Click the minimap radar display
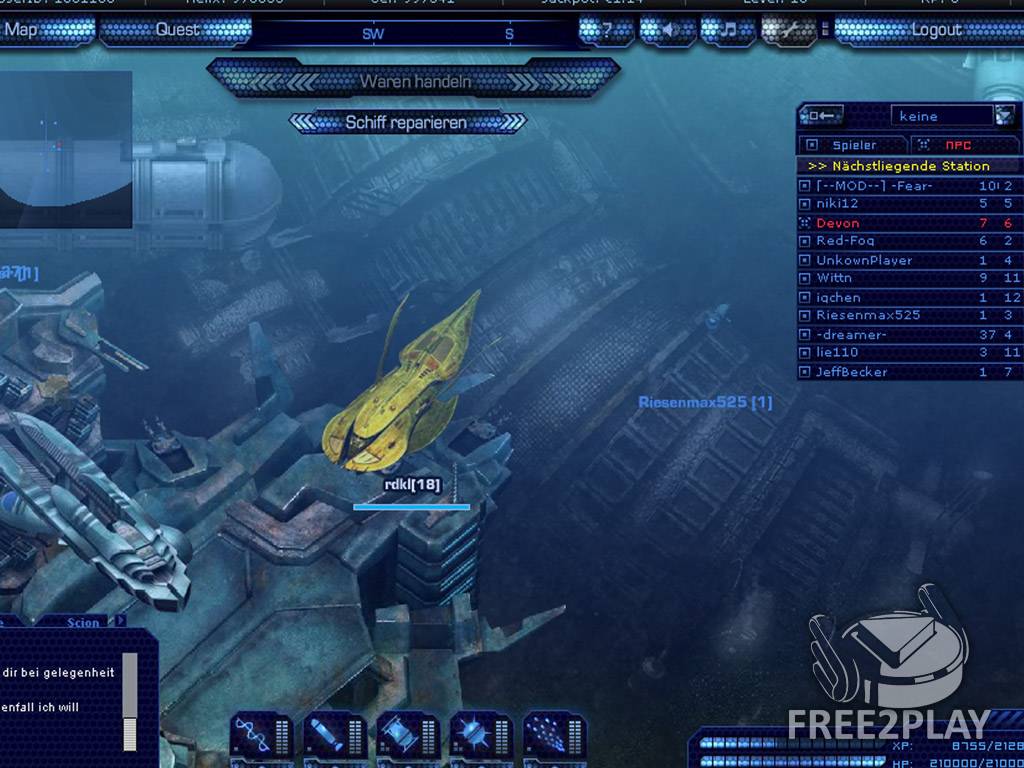1024x768 pixels. click(66, 150)
